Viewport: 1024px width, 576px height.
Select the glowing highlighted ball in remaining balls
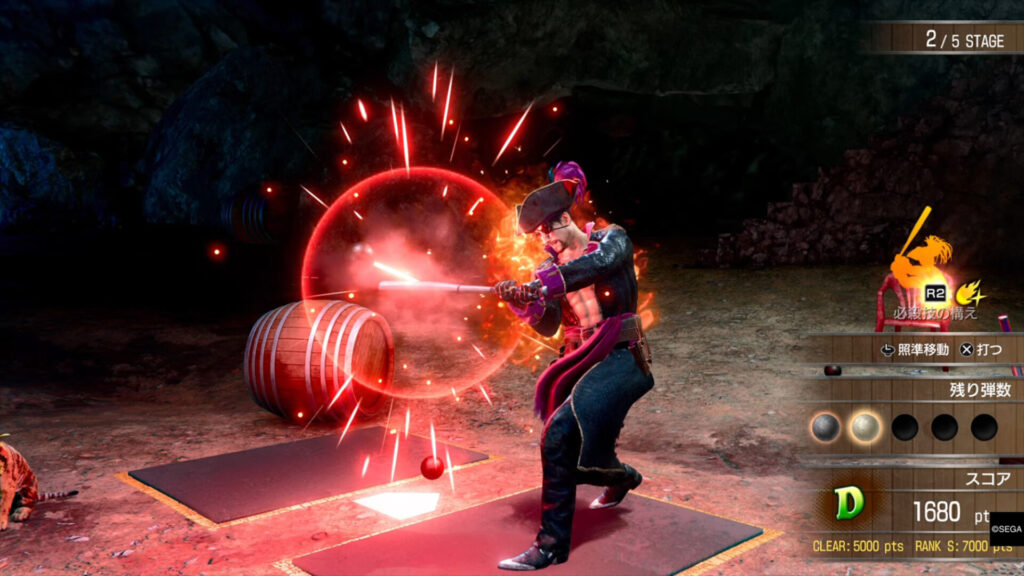click(864, 428)
